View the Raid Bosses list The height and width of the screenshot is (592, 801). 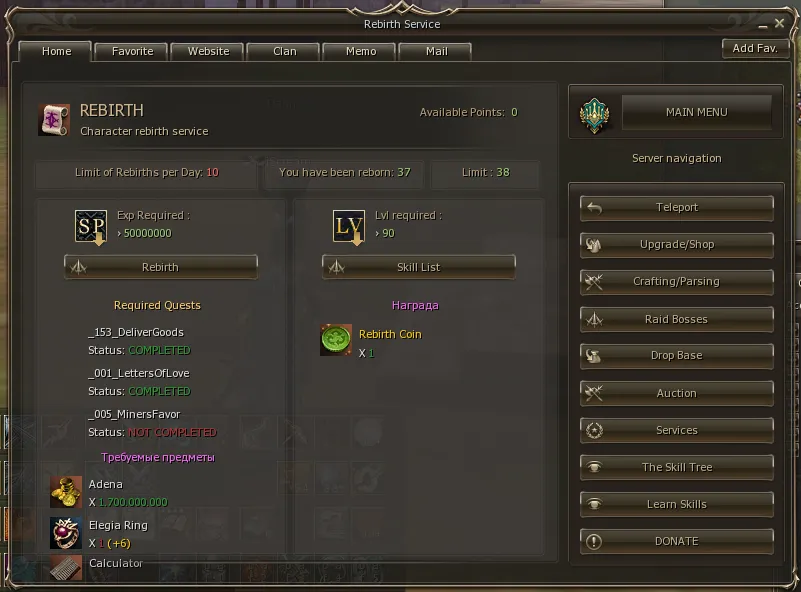[x=677, y=319]
